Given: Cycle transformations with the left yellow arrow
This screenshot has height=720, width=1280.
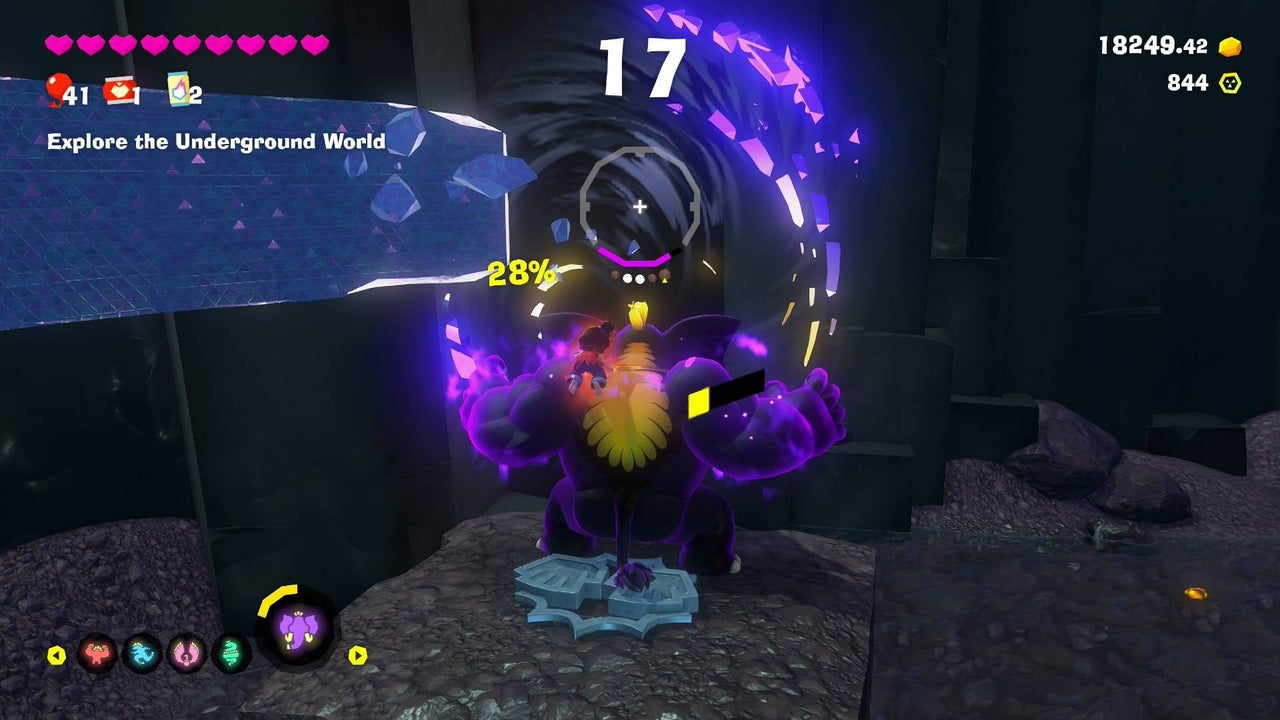Looking at the screenshot, I should [x=57, y=655].
